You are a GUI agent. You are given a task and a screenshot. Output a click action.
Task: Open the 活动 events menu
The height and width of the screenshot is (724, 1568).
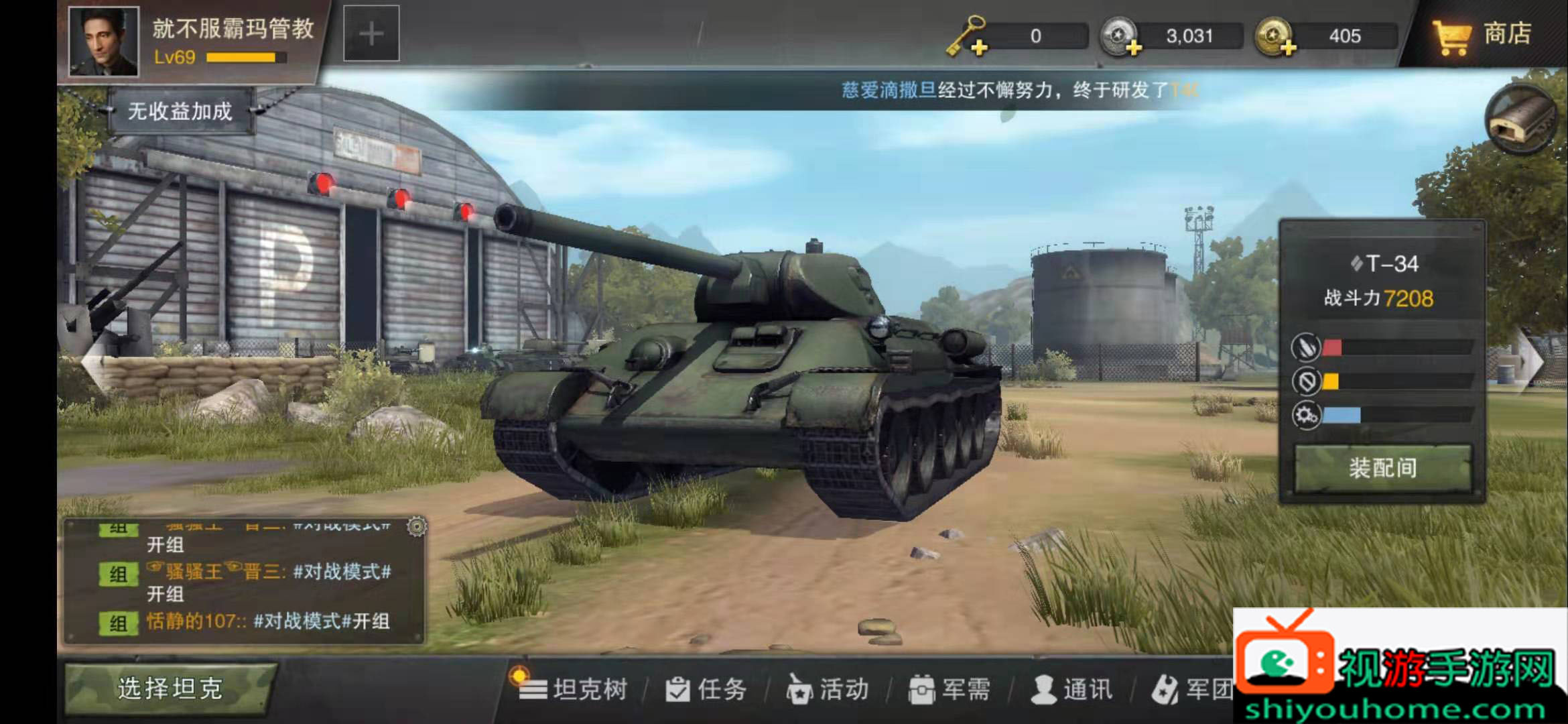[x=828, y=689]
